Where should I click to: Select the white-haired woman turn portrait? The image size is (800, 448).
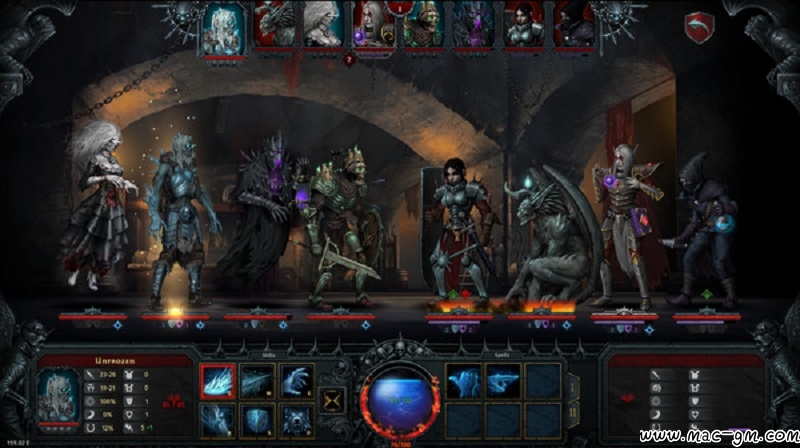point(322,25)
